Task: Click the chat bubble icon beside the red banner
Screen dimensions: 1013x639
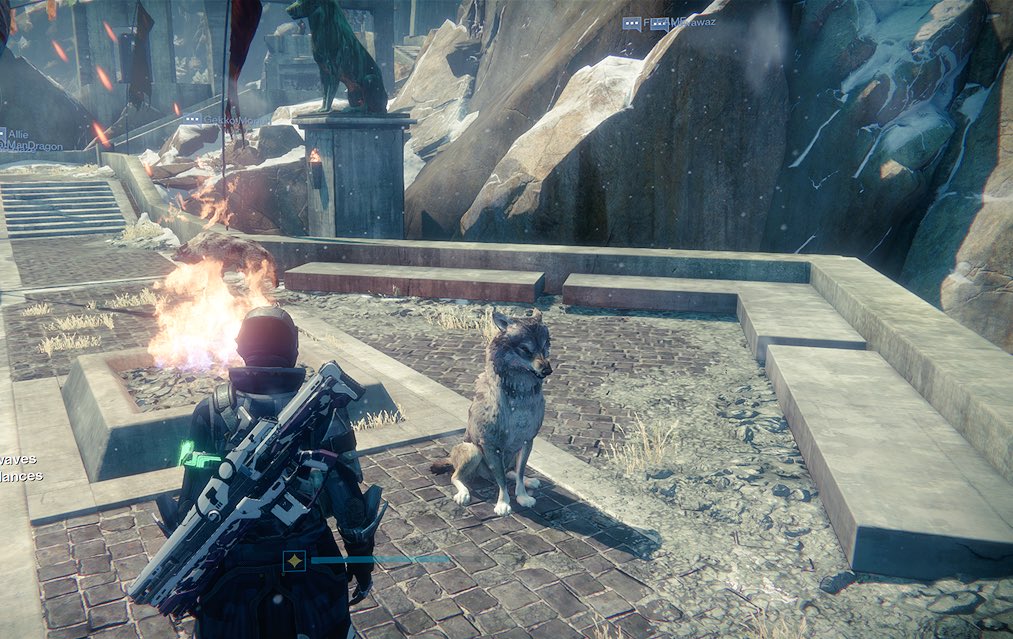Action: 191,119
